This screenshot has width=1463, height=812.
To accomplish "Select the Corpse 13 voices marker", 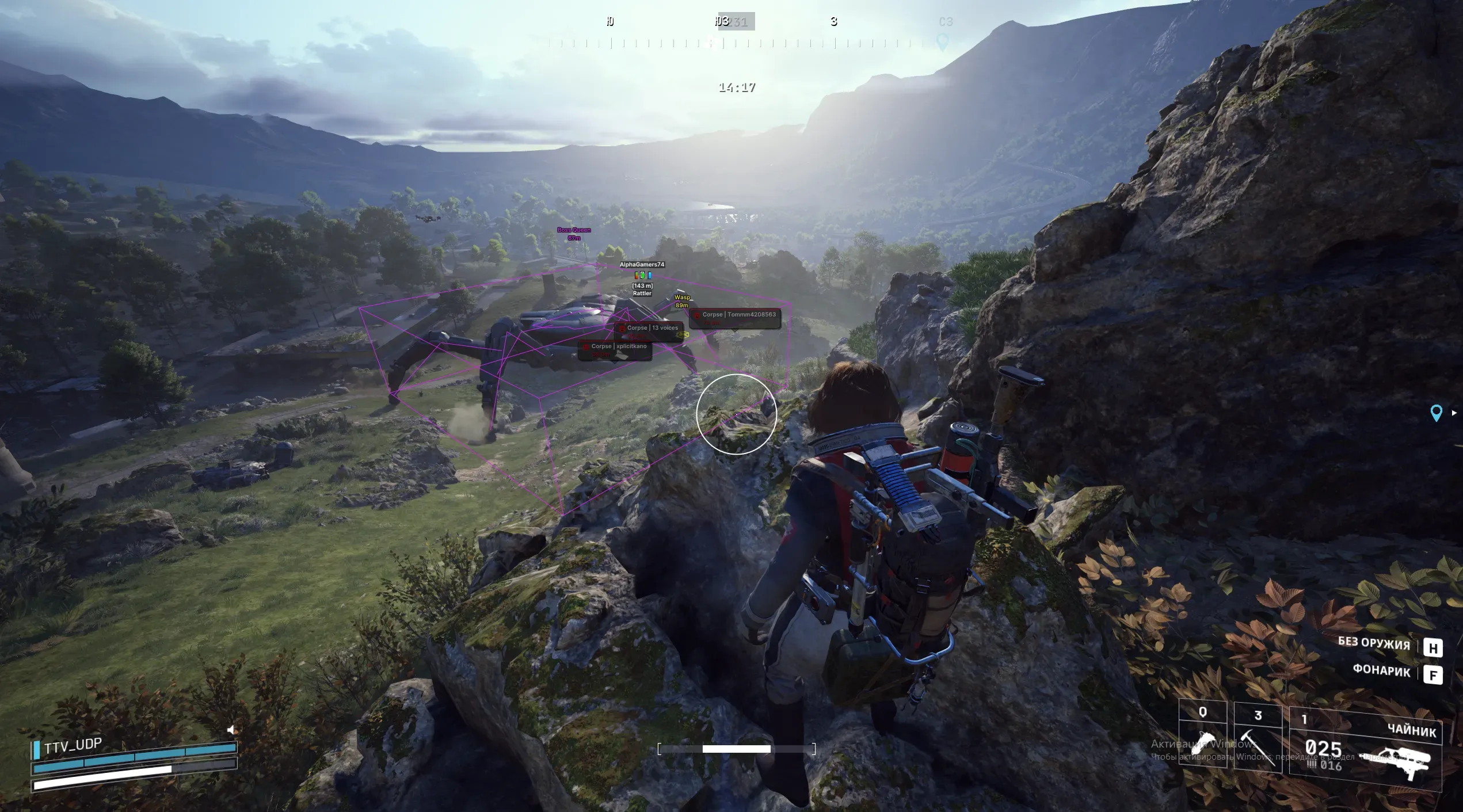I will (x=649, y=330).
